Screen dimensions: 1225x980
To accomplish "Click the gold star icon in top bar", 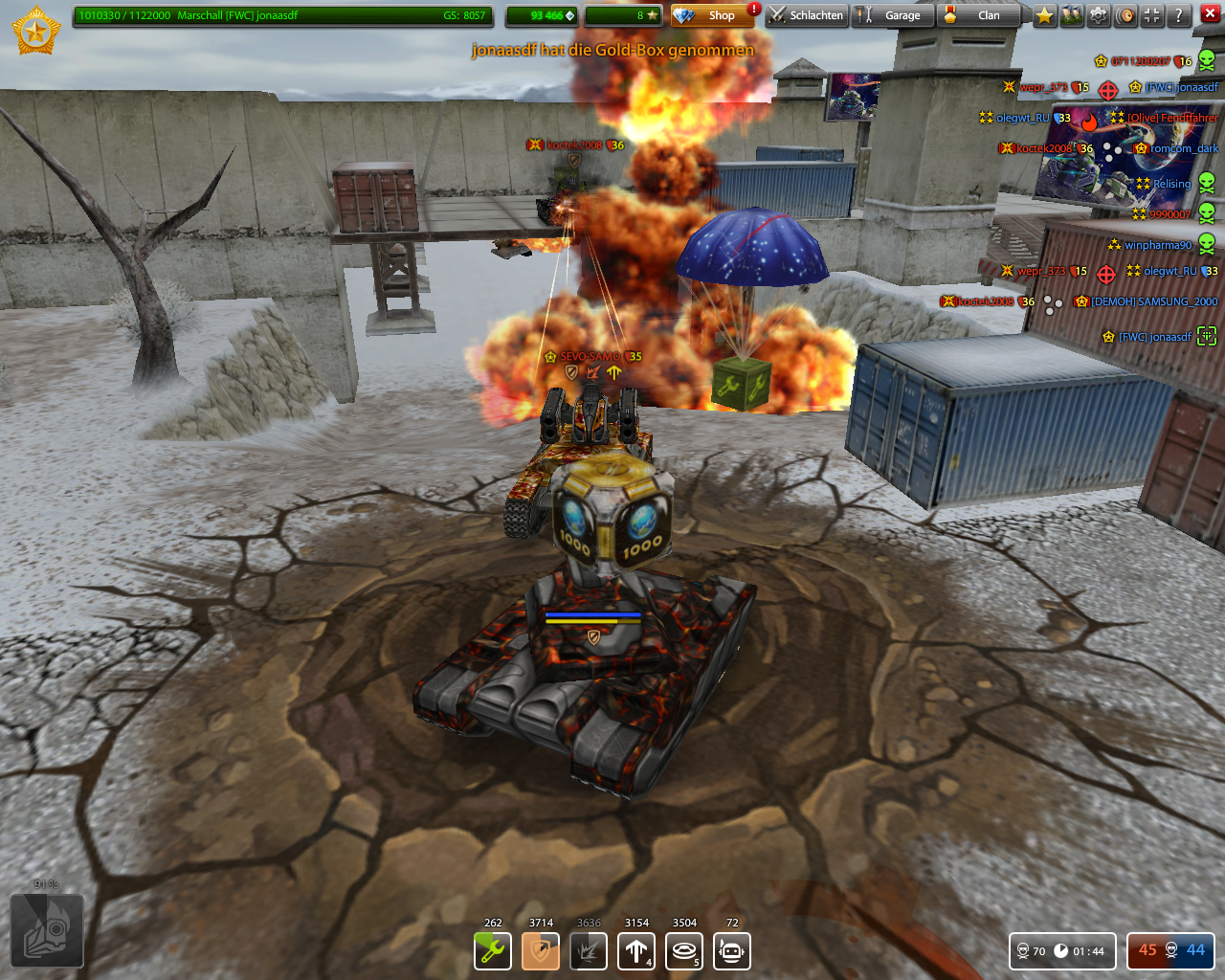I will pyautogui.click(x=1044, y=15).
